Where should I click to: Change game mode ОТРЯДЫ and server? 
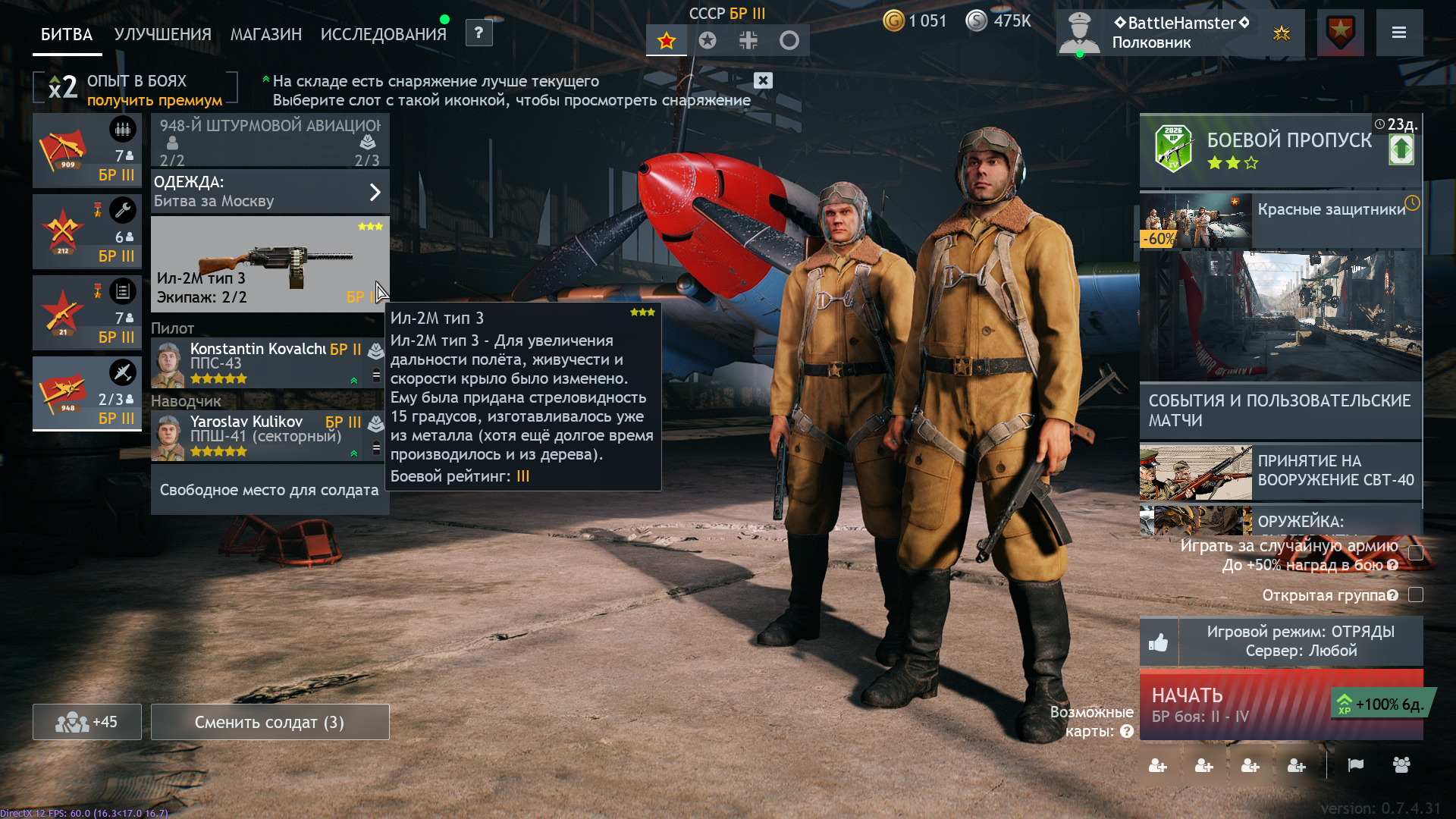1300,642
